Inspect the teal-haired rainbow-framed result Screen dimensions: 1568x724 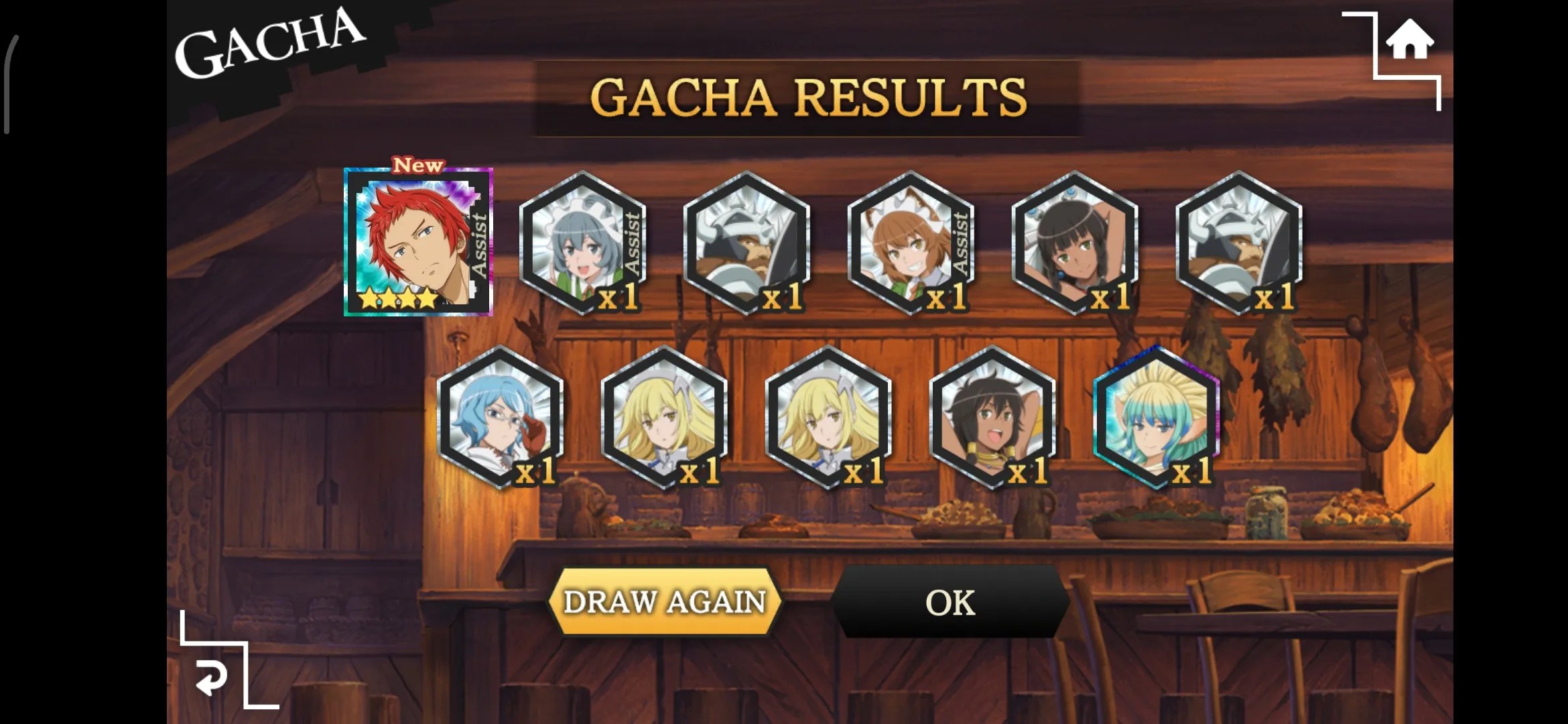(x=1155, y=417)
